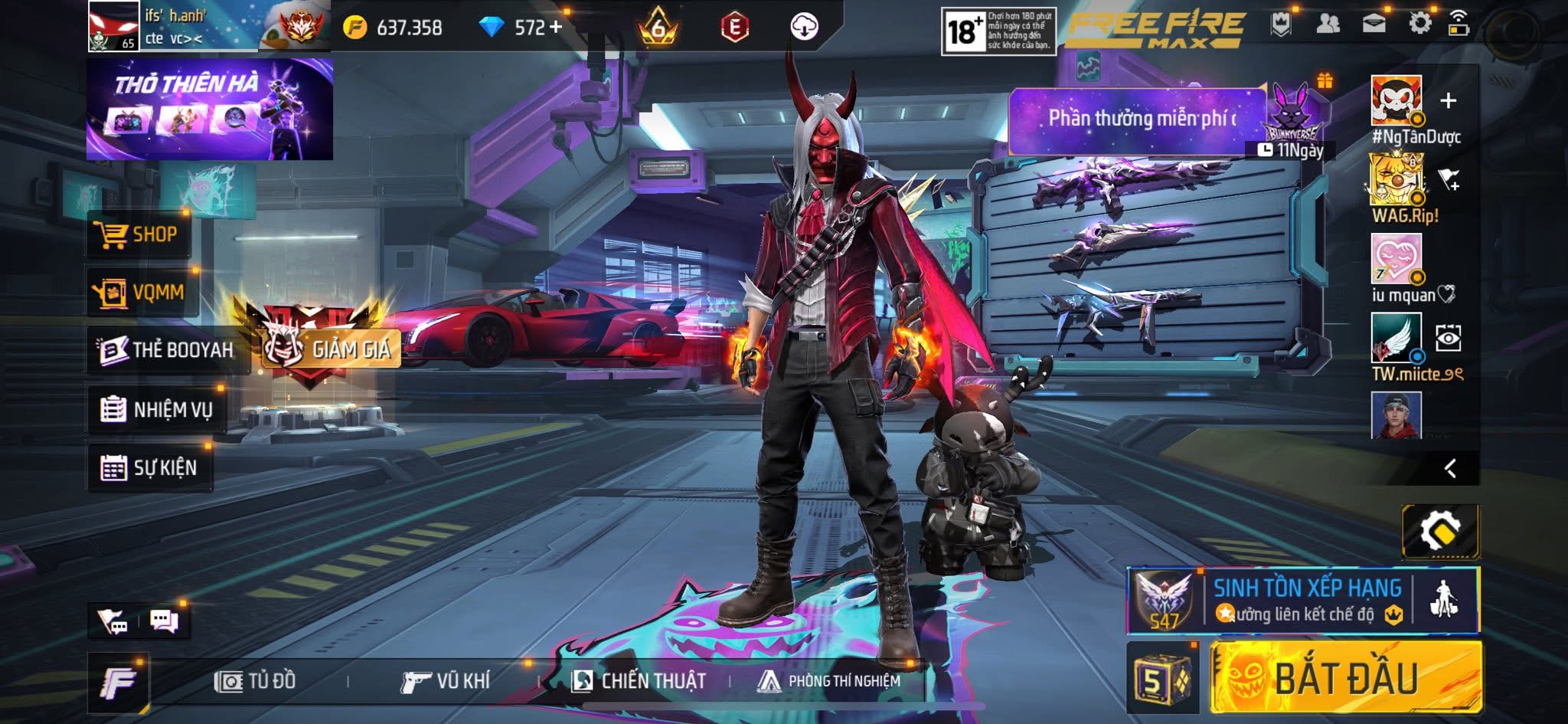
Task: Open PHÒNG THÍ NGHIỆM lab tab
Action: (x=828, y=681)
